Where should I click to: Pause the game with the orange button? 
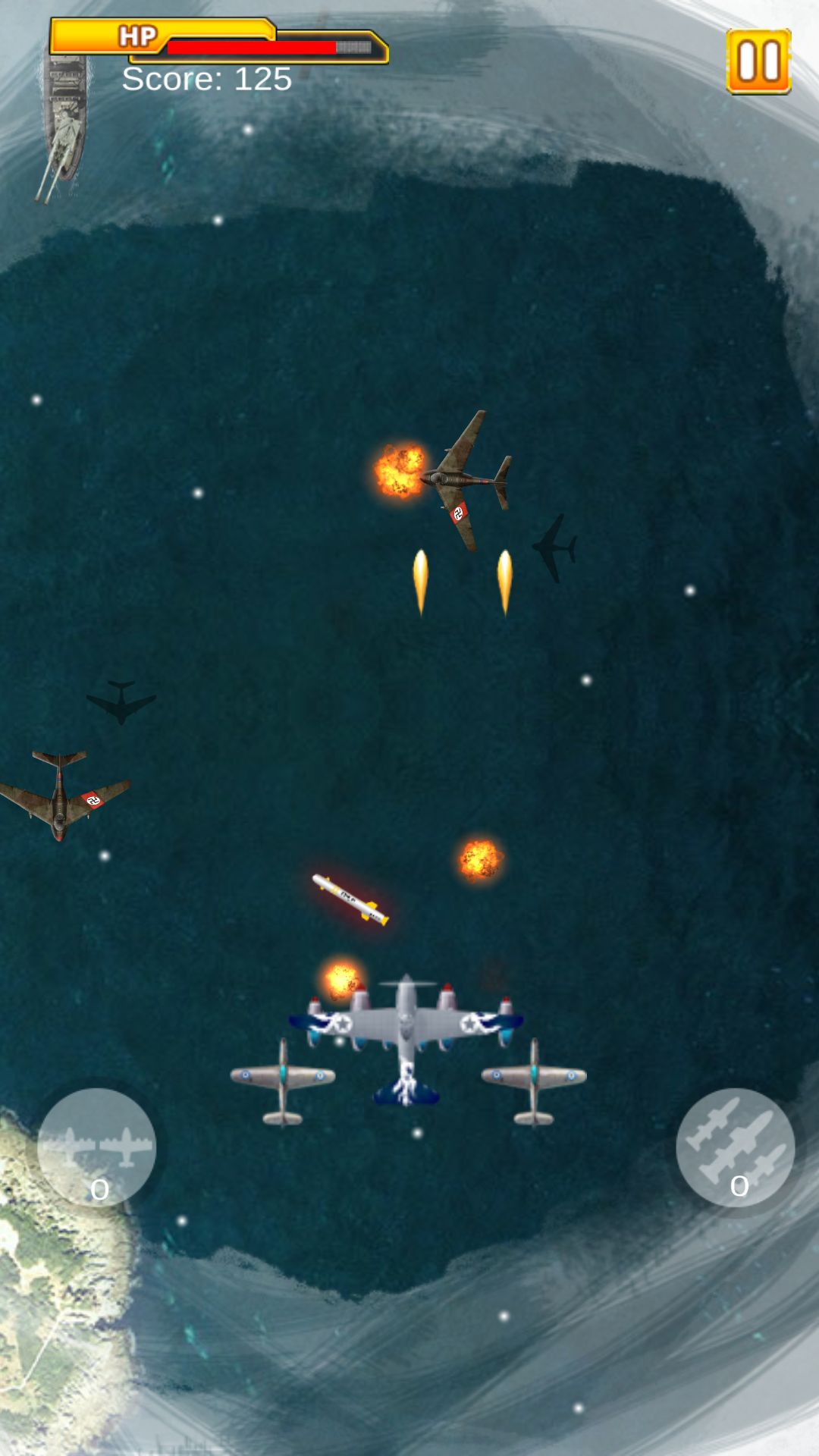pyautogui.click(x=758, y=61)
